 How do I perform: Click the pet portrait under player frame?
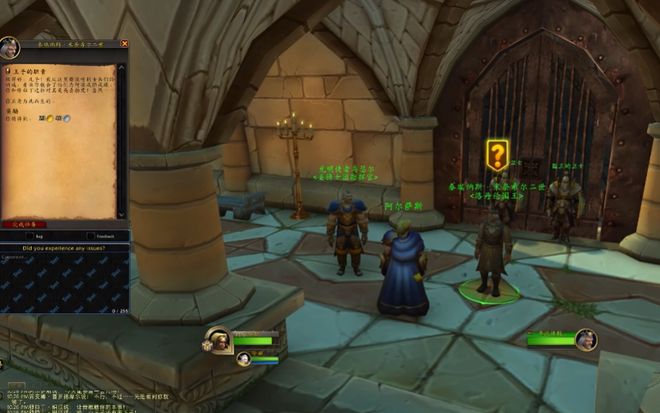[243, 358]
